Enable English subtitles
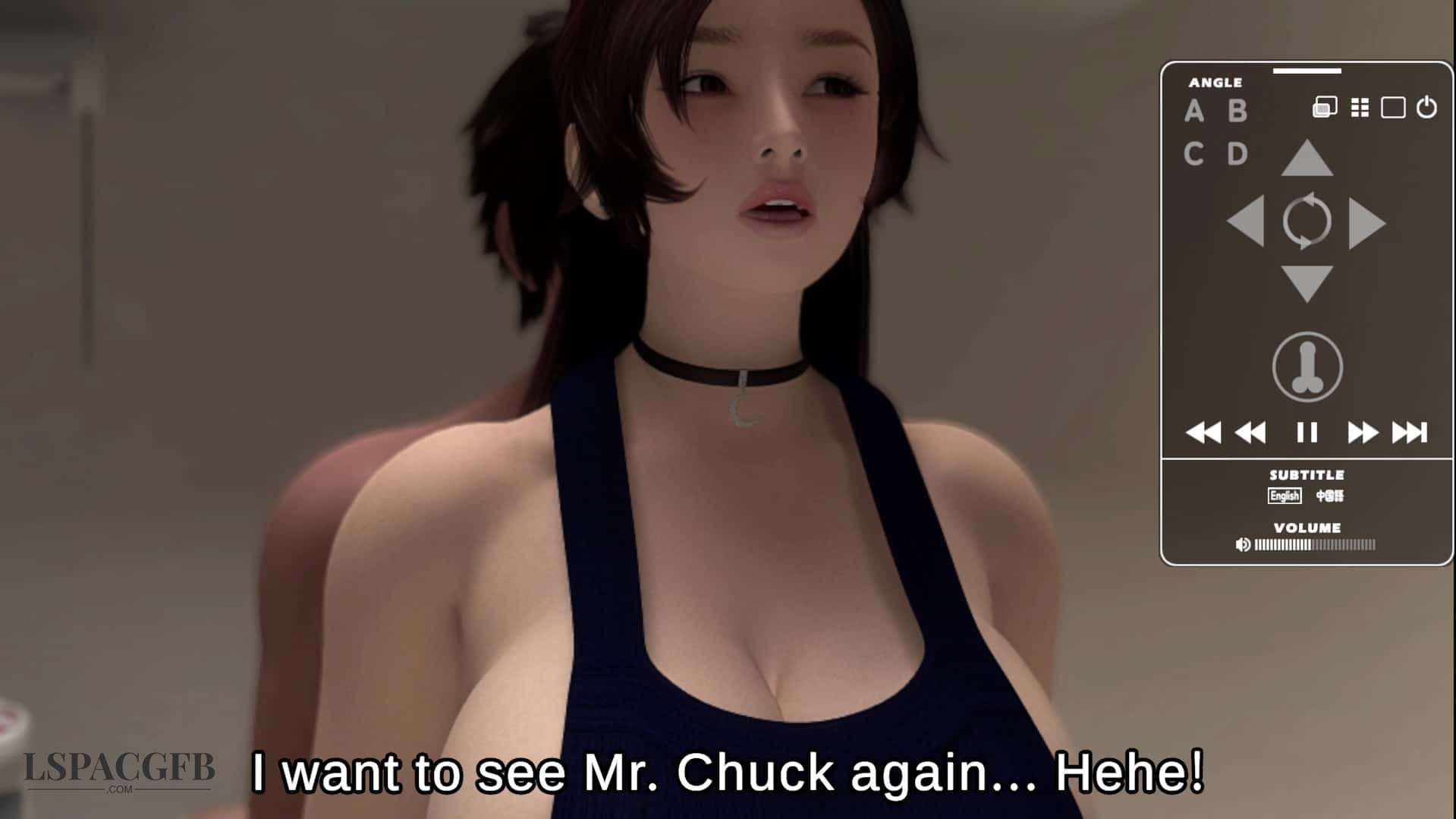 tap(1286, 496)
